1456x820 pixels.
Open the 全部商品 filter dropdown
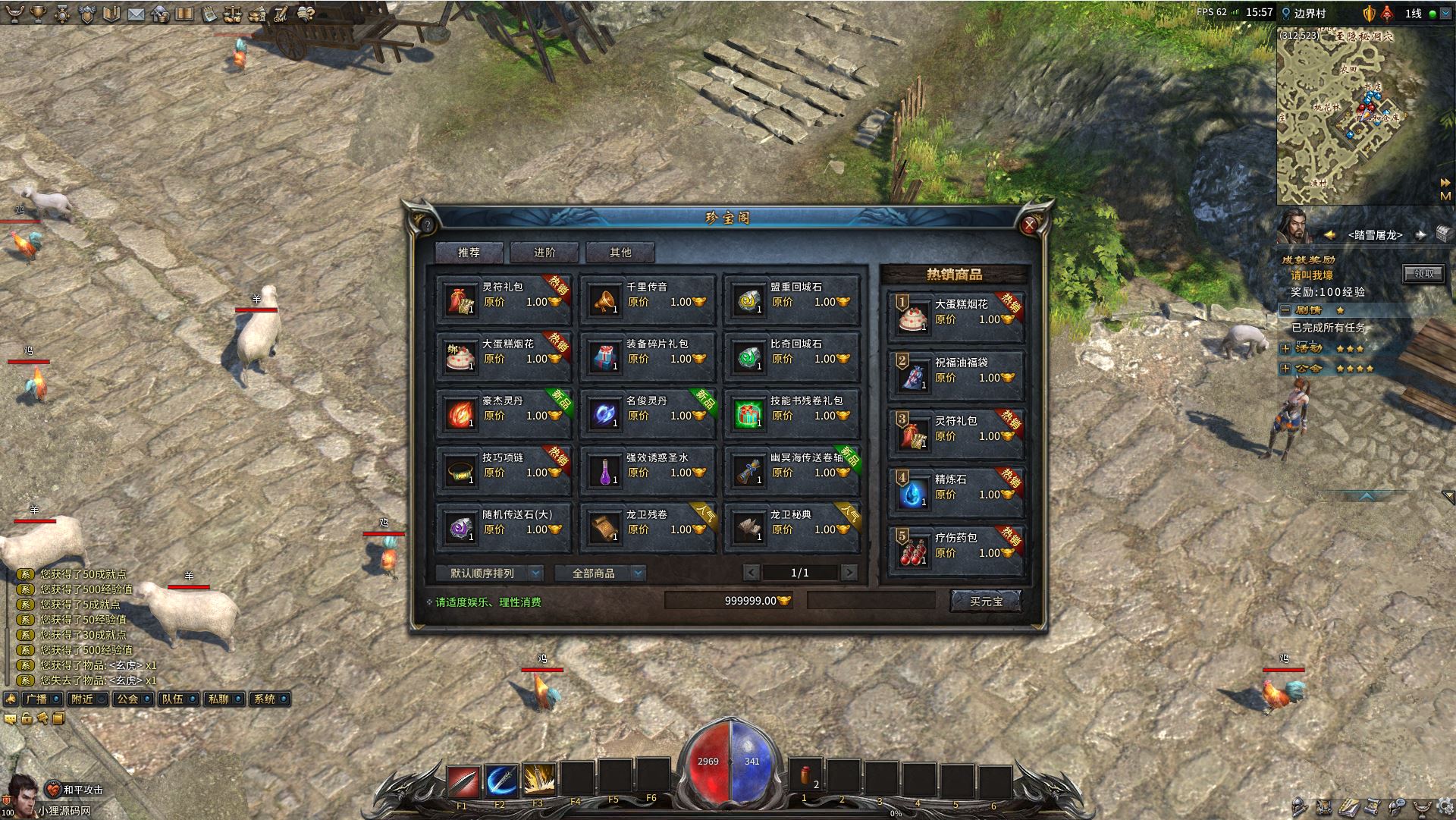pos(600,573)
